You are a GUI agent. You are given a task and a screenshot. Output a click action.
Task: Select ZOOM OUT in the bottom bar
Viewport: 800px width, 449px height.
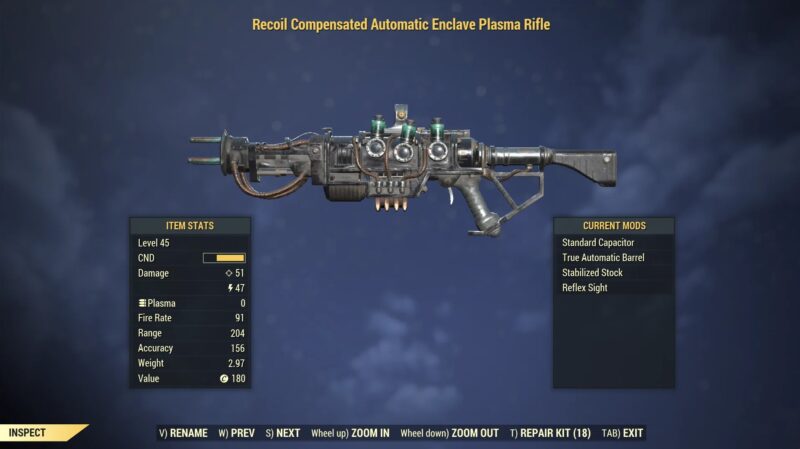450,433
